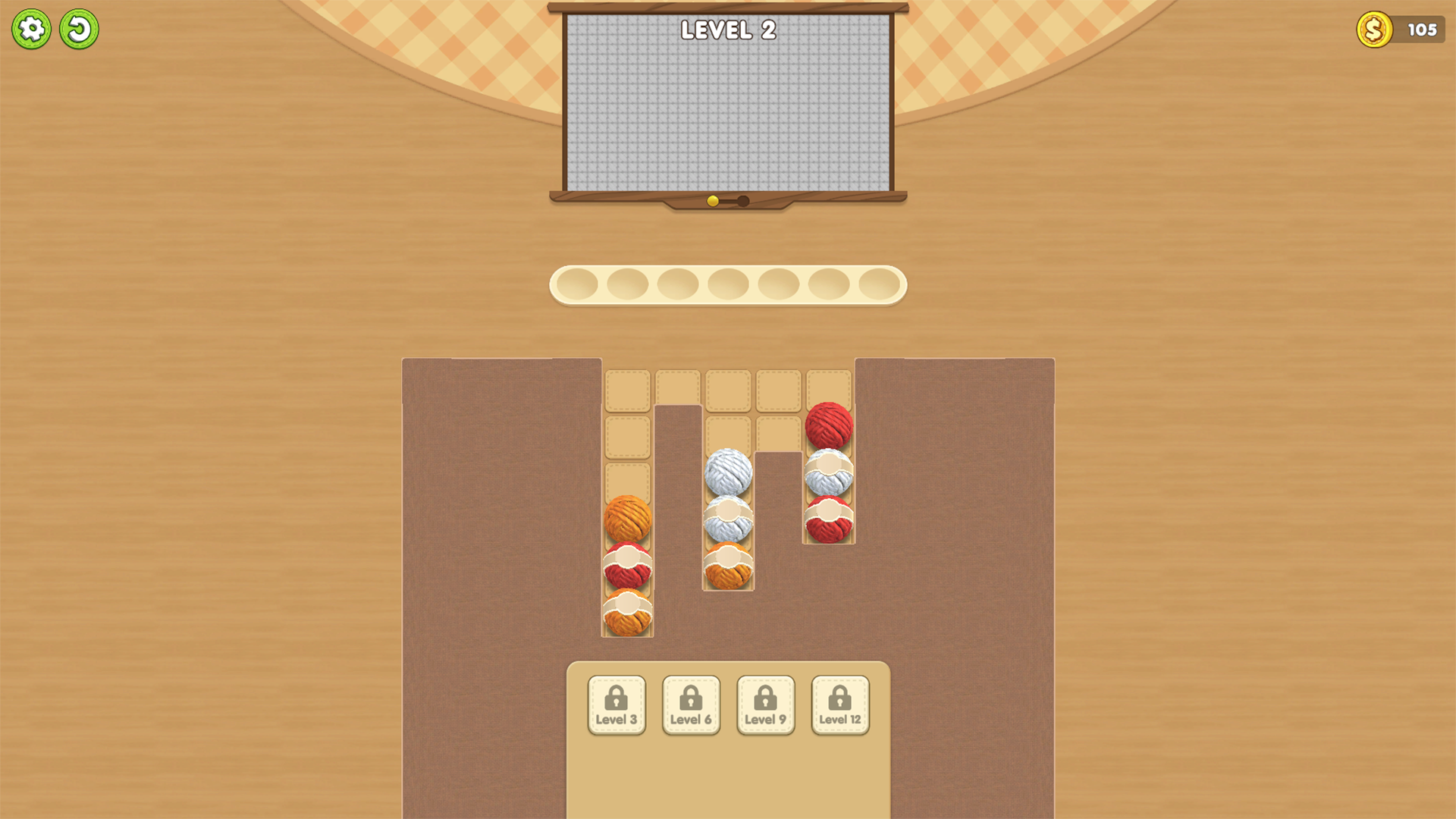Click the yellow dot on the board's bottom bar
The image size is (1456, 819).
711,199
